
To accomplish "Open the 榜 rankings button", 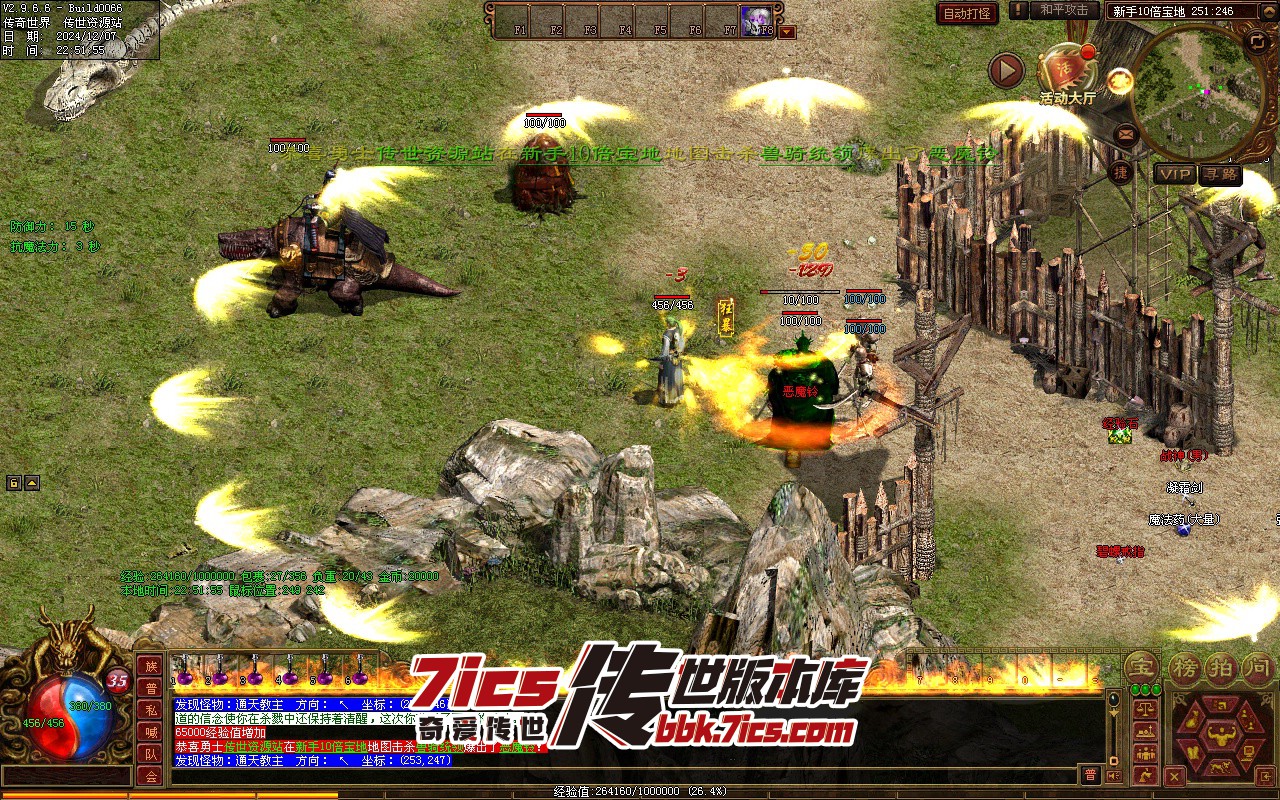I will [x=1184, y=666].
